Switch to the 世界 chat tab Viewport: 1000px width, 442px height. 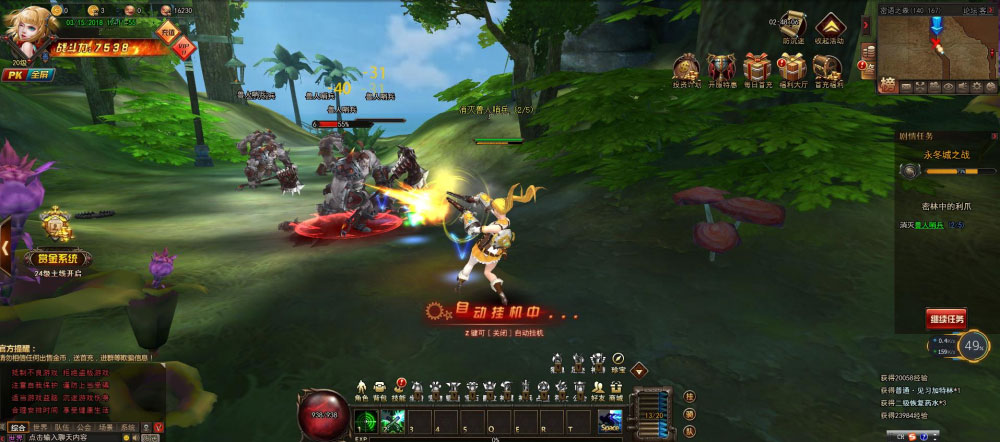click(41, 427)
